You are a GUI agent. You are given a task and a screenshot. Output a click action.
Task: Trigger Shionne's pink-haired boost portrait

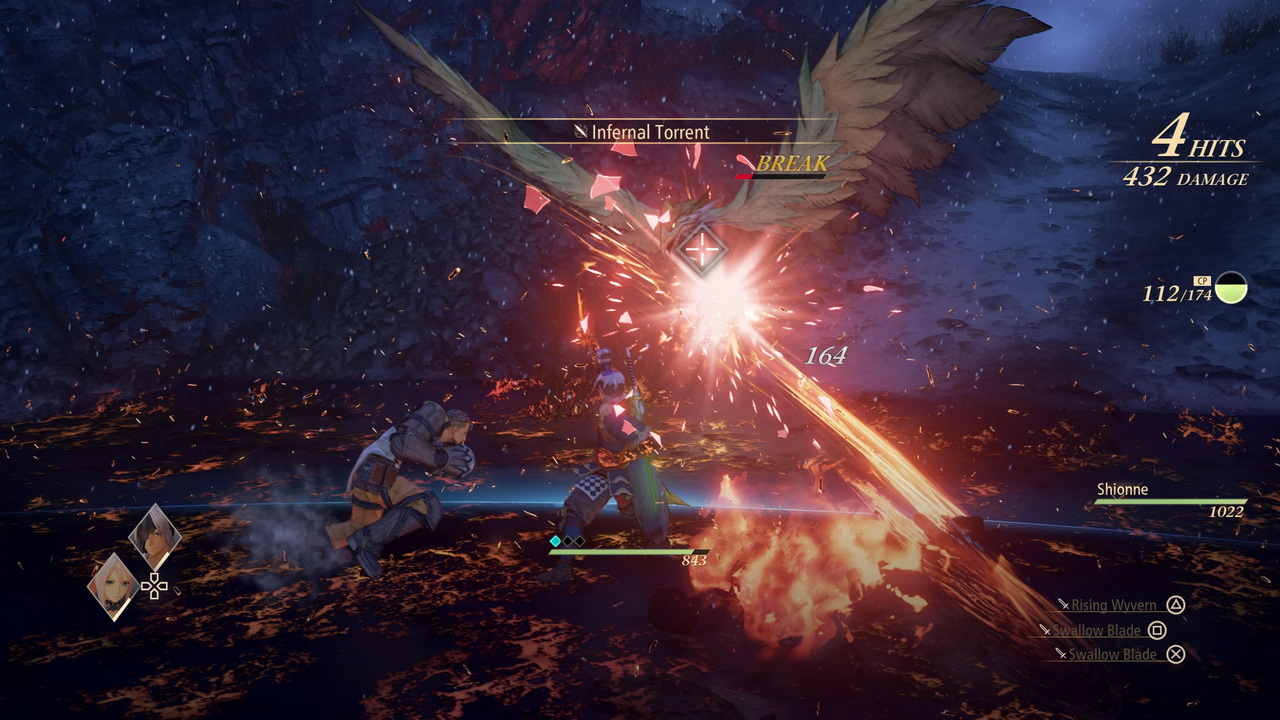point(113,586)
